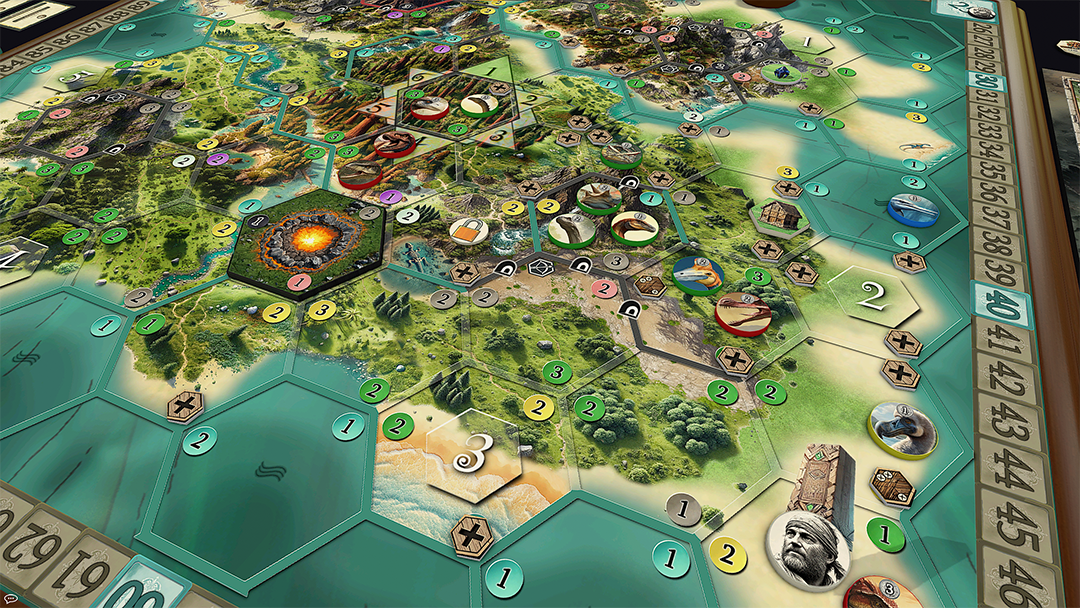Click the blue whale token at sea
This screenshot has width=1080, height=608.
pyautogui.click(x=912, y=208)
